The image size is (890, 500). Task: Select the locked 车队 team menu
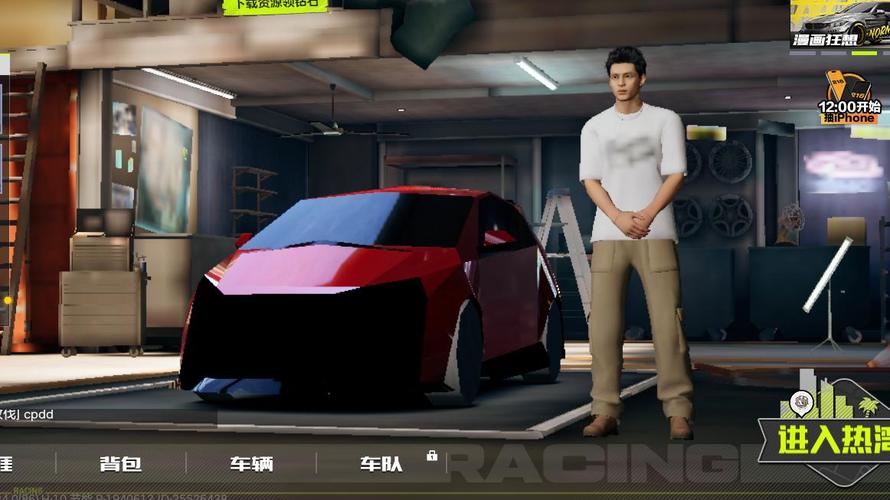(381, 464)
